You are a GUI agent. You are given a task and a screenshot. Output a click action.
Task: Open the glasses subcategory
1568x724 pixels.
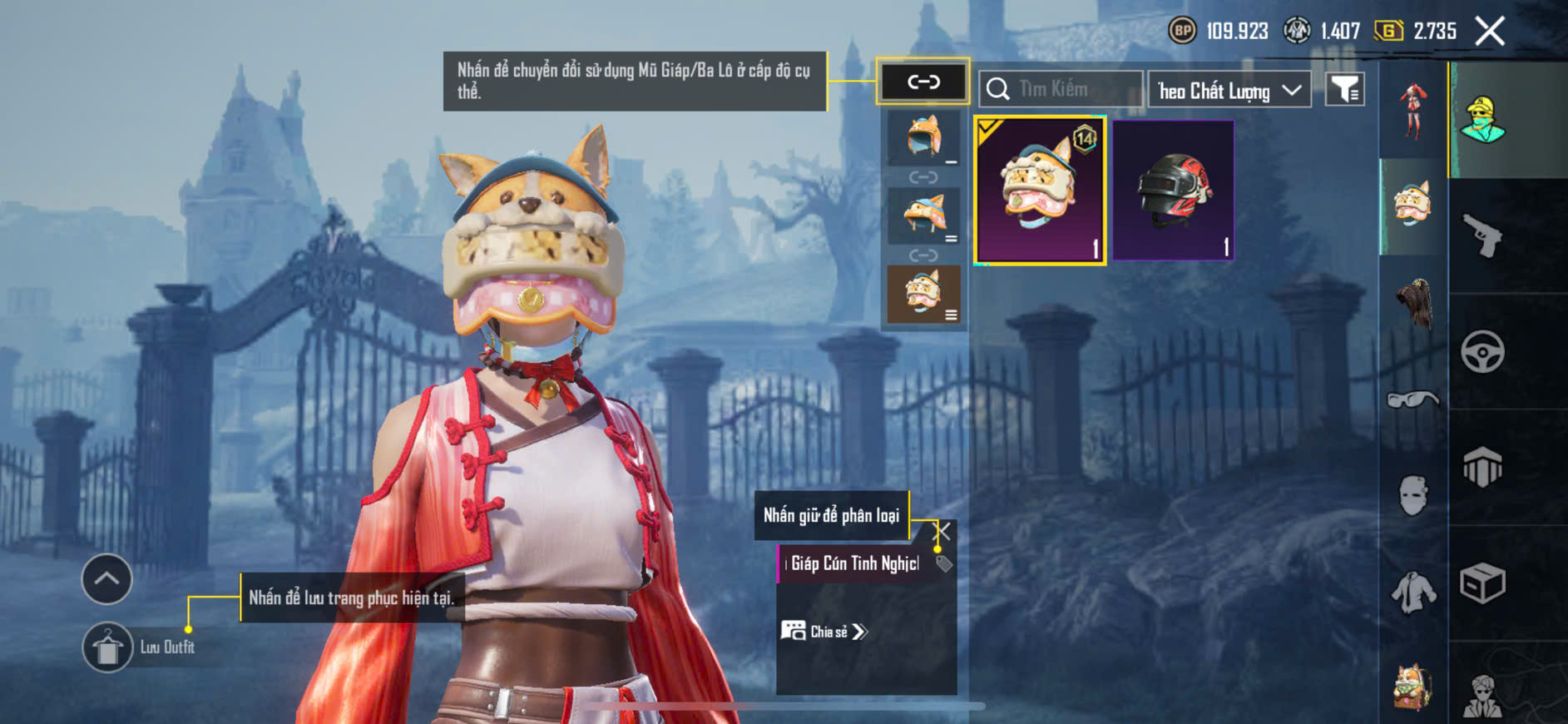click(1413, 400)
